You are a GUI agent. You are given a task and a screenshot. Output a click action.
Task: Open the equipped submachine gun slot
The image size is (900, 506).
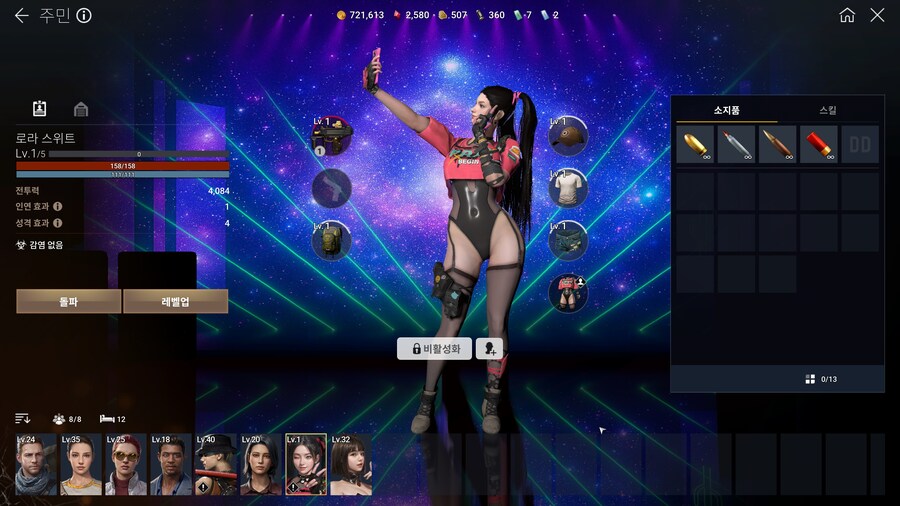pyautogui.click(x=331, y=136)
